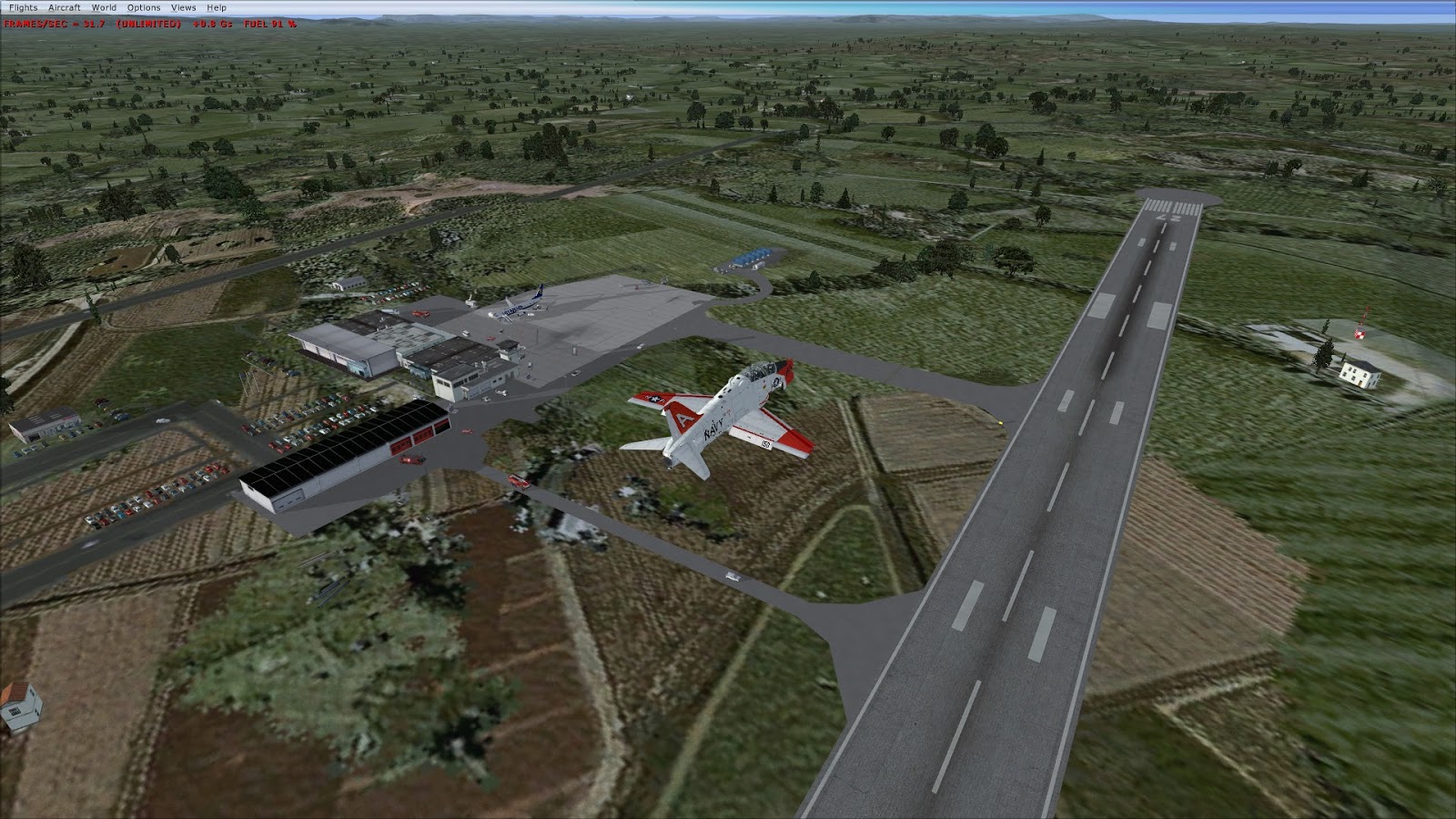This screenshot has height=819, width=1456.
Task: Open the Help menu
Action: click(x=216, y=6)
